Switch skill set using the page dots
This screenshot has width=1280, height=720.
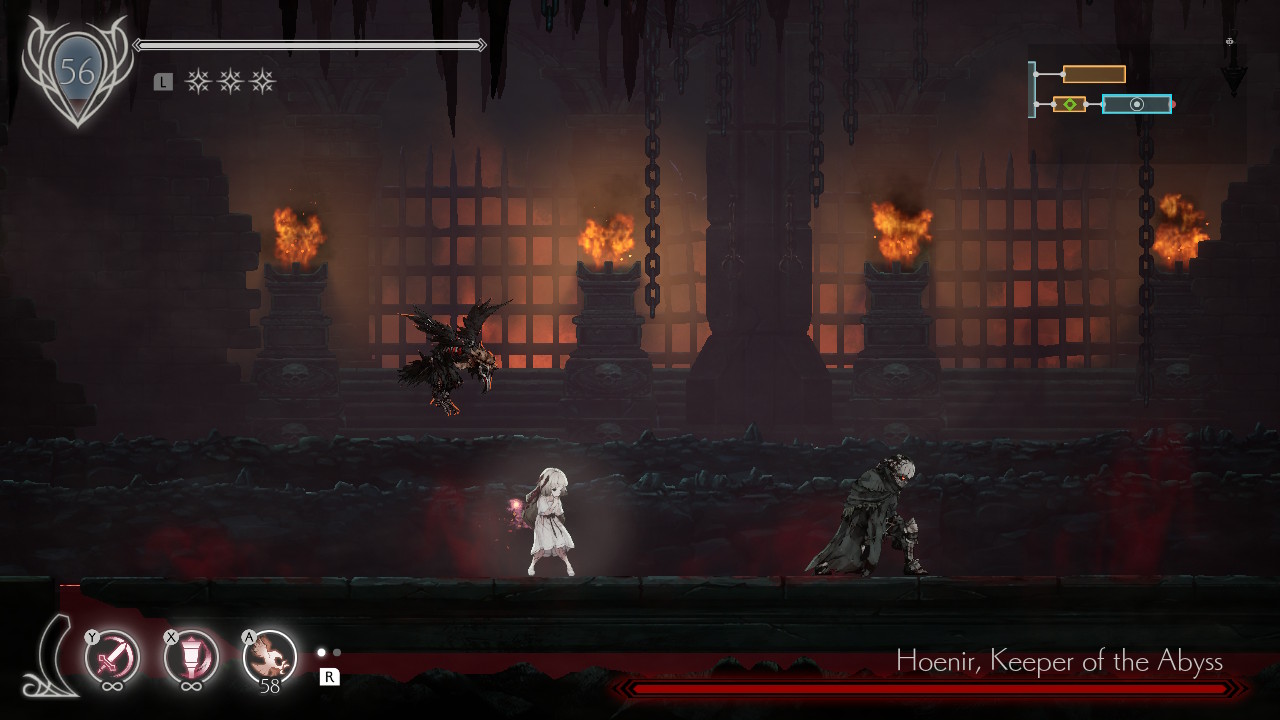pyautogui.click(x=329, y=653)
